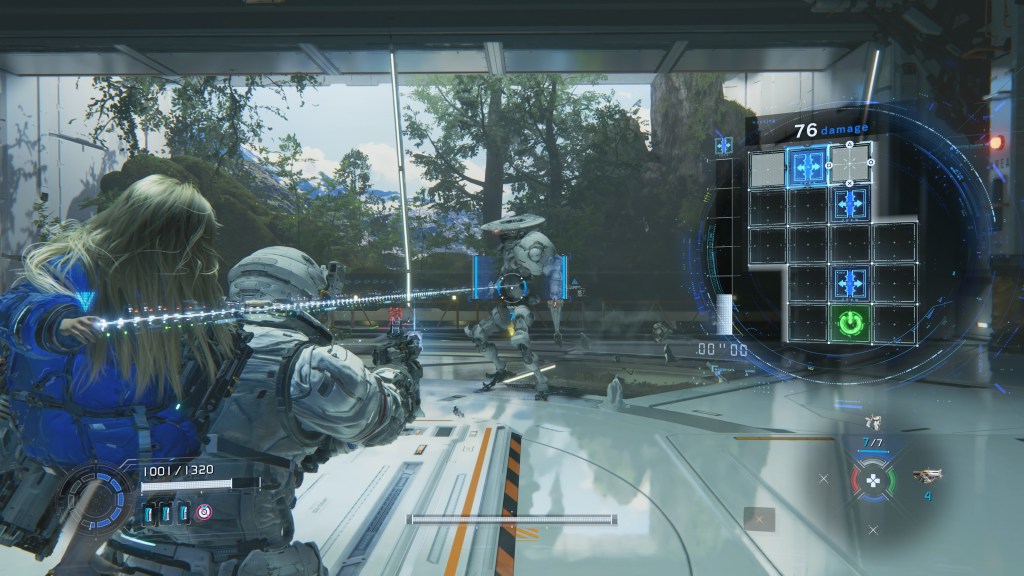
Task: Open the d-pad weapon selection wheel
Action: [873, 481]
